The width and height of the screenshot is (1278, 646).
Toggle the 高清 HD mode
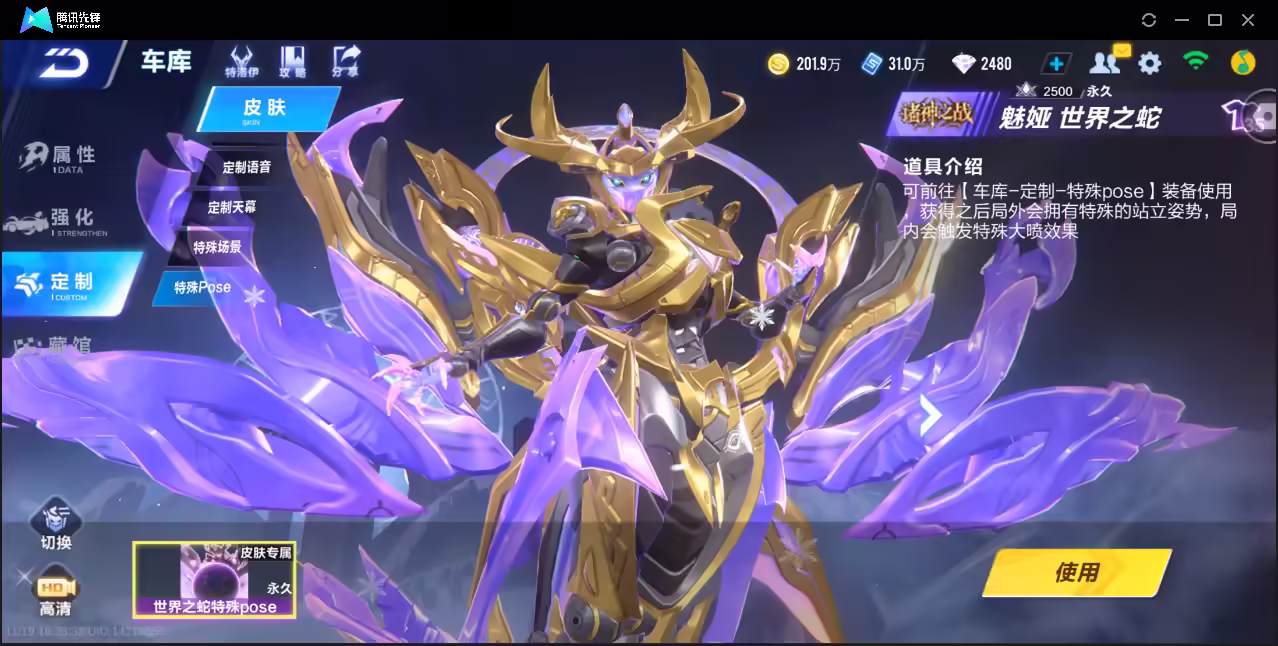tap(55, 592)
